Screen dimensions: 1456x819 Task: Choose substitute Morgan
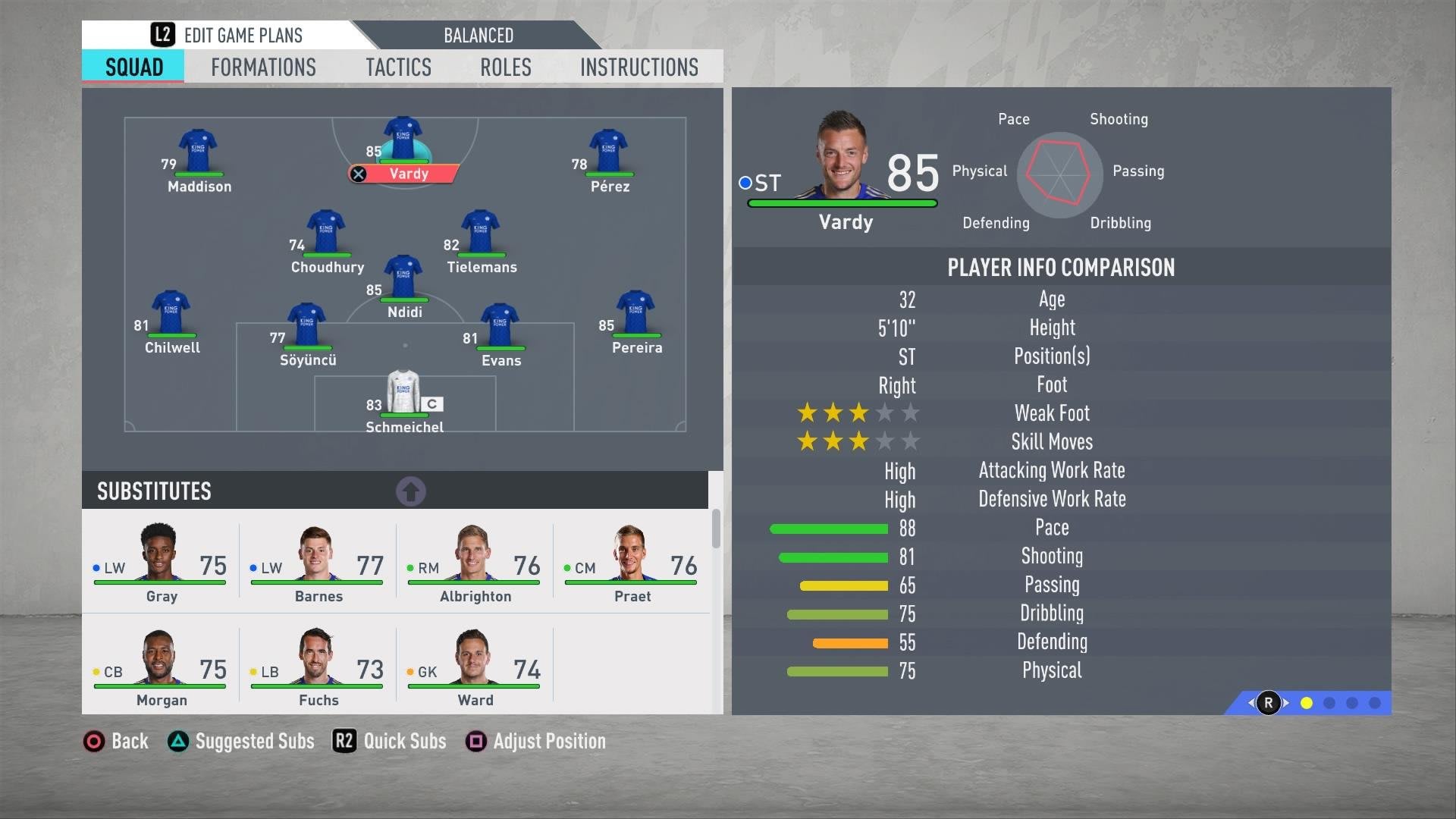[161, 667]
